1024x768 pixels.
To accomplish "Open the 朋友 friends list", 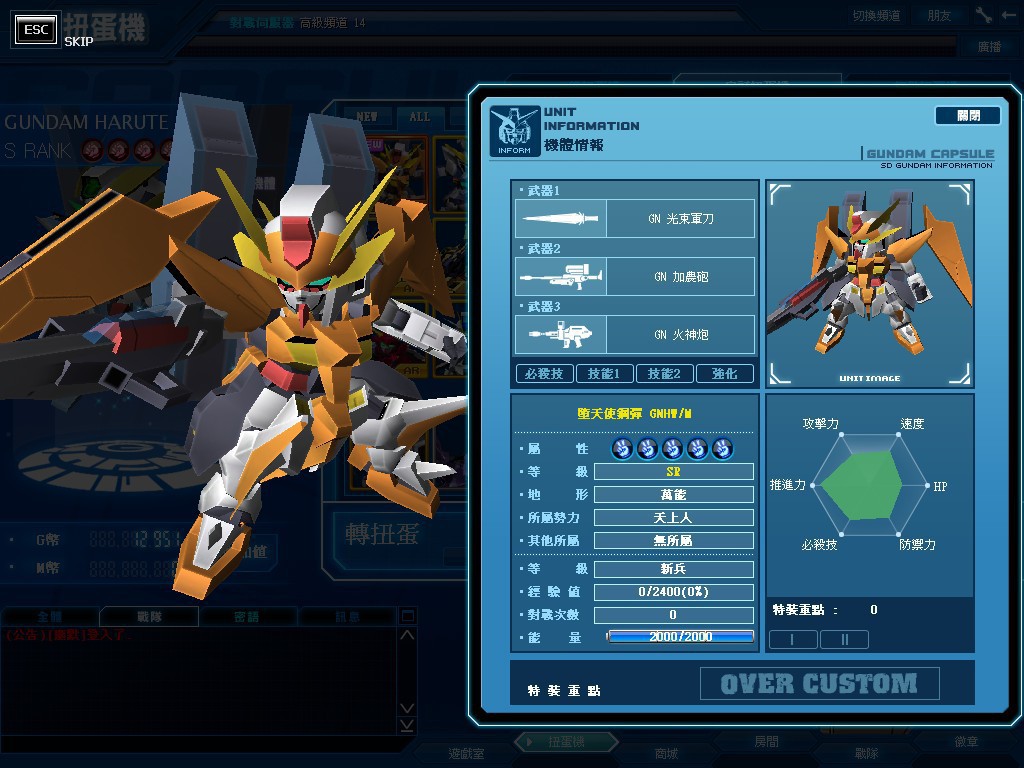I will [x=939, y=15].
